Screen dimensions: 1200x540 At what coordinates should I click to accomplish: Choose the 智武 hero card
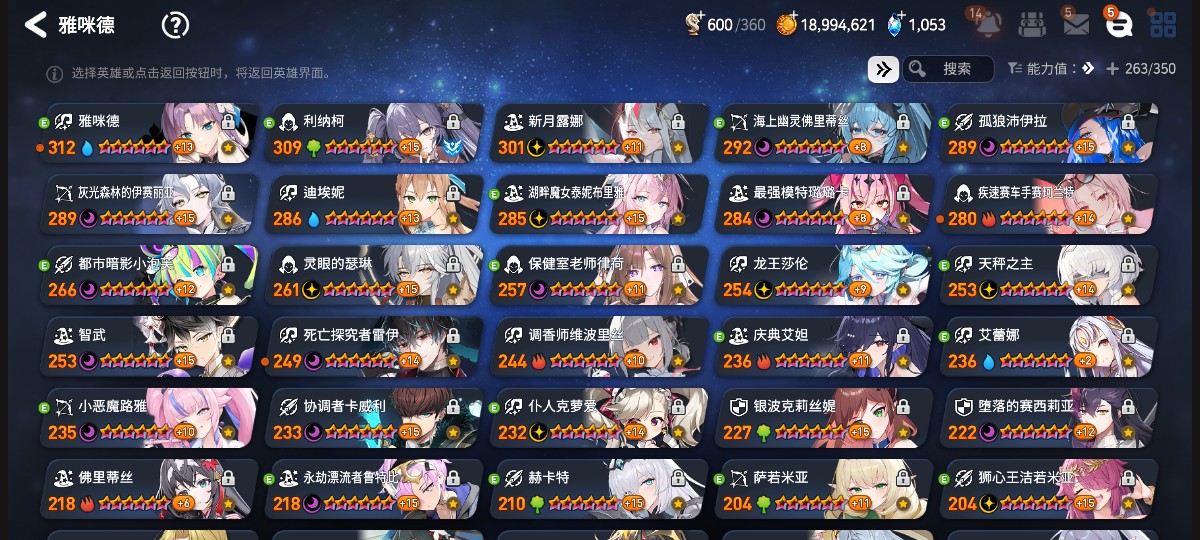(x=149, y=347)
